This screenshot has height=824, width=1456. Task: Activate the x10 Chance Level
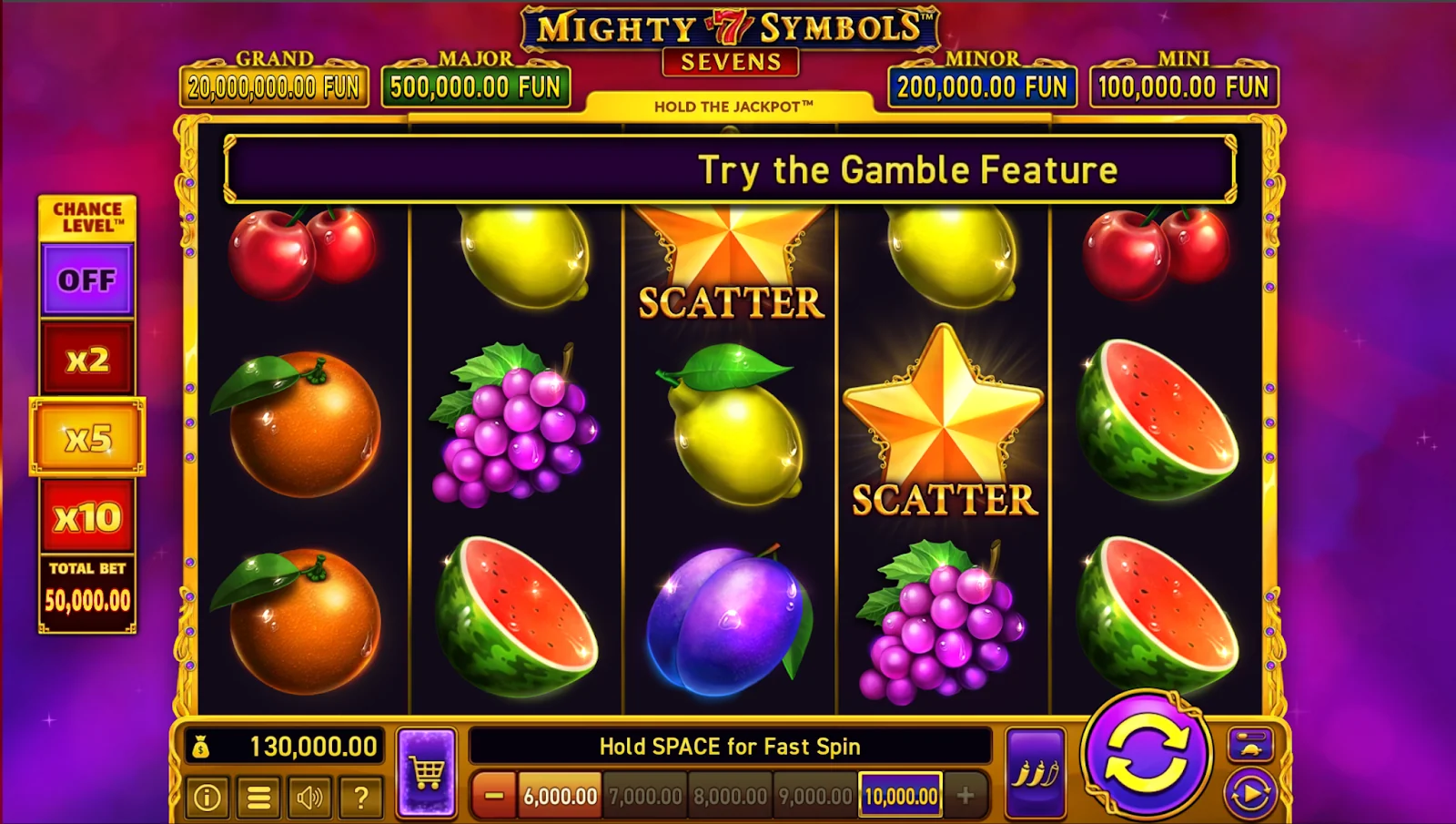click(x=87, y=517)
